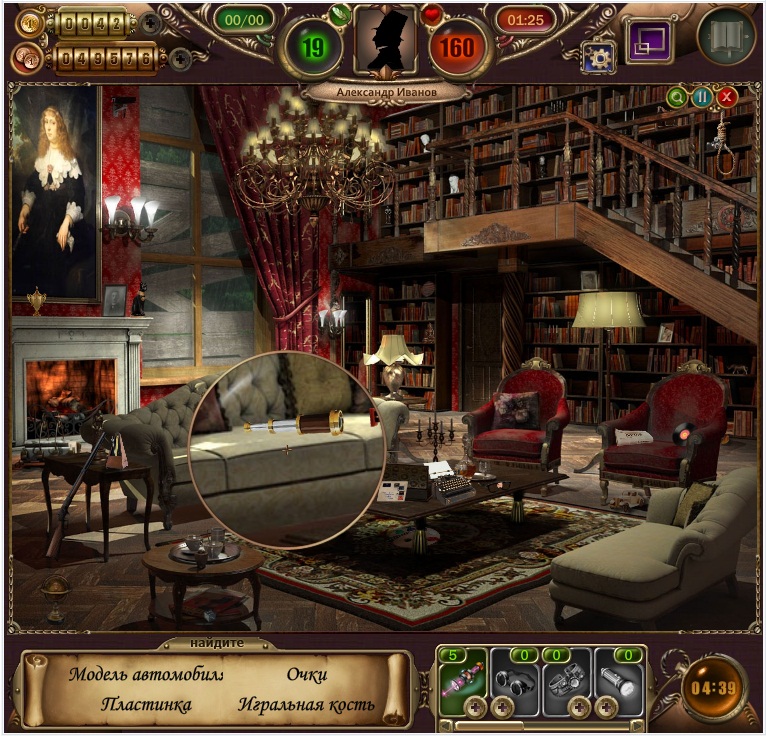The height and width of the screenshot is (736, 766).
Task: Select "Пластинка" in the find list
Action: tap(146, 705)
